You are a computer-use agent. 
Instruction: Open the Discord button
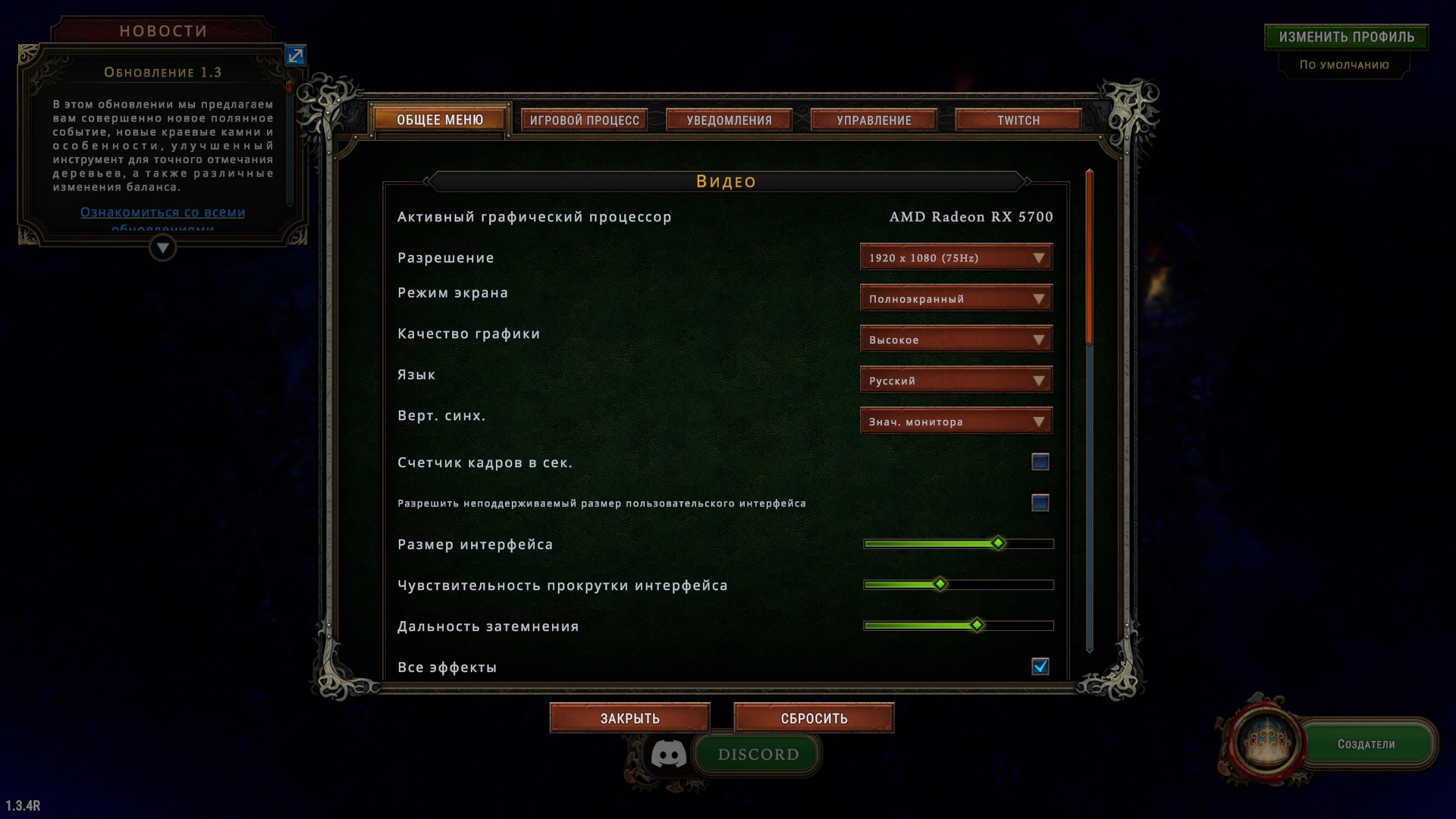coord(758,755)
